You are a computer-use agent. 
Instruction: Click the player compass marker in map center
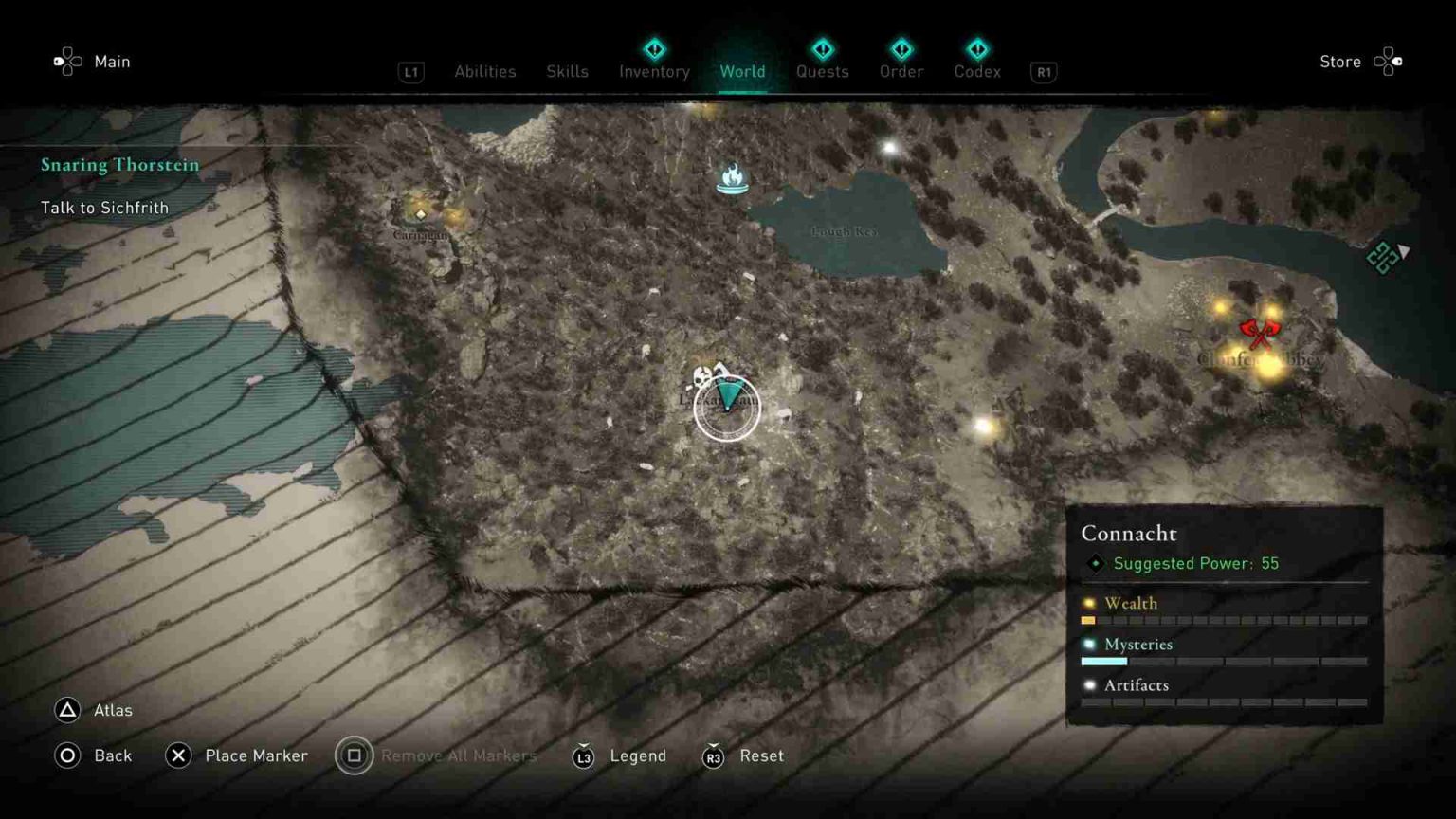click(725, 406)
